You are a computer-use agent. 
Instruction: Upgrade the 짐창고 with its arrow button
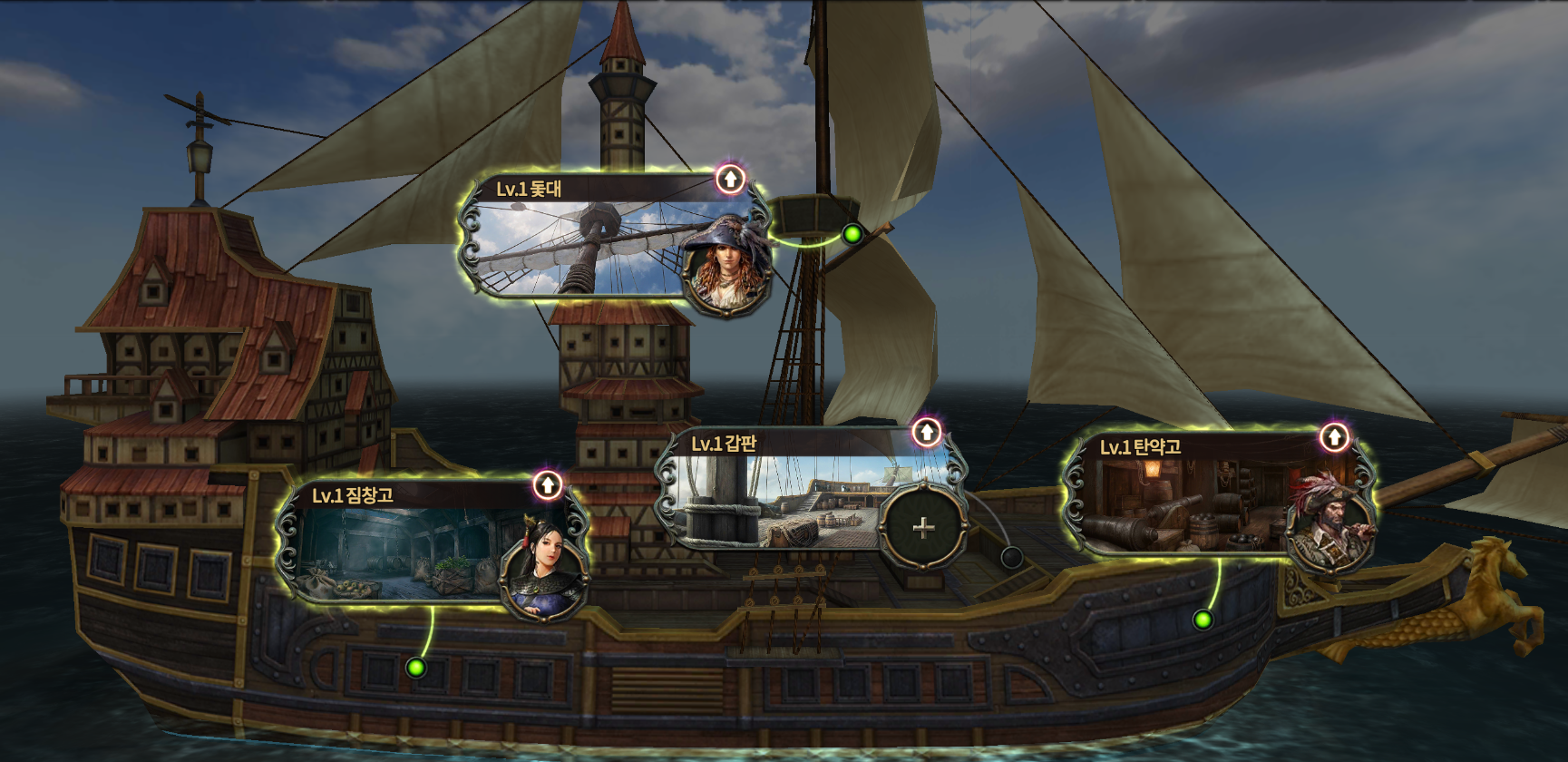(547, 484)
